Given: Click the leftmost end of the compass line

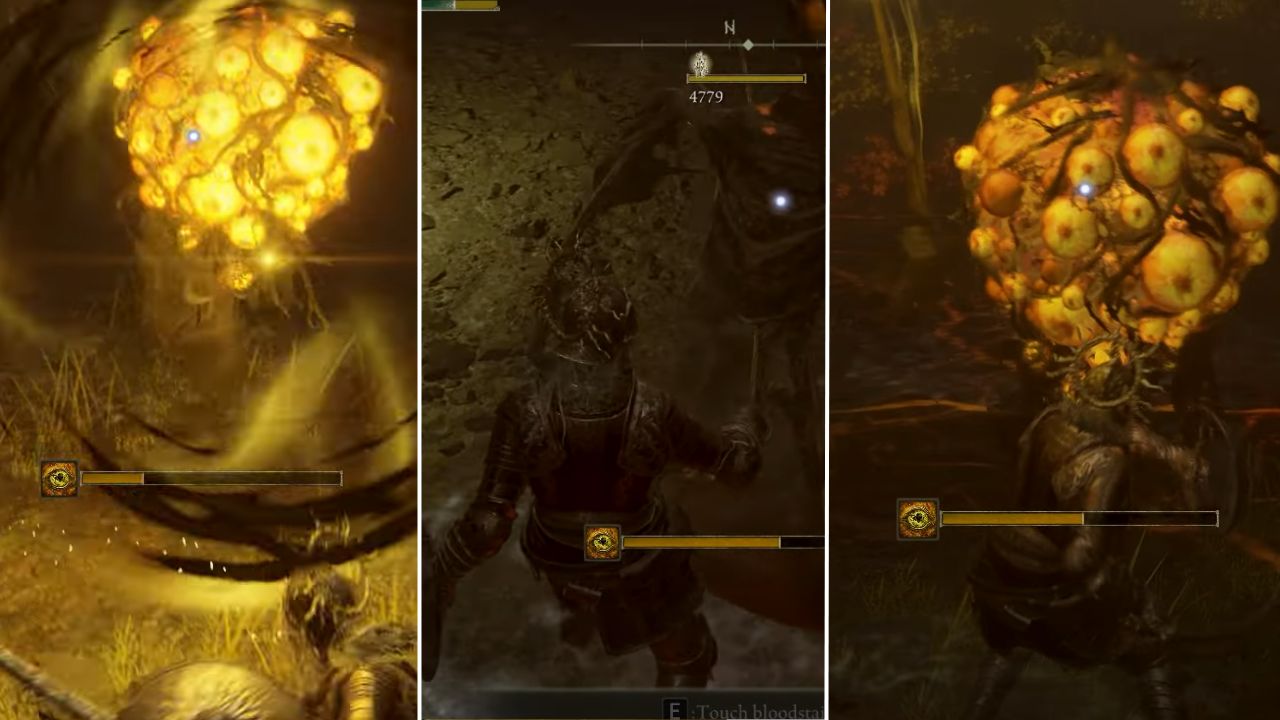Looking at the screenshot, I should pos(573,43).
